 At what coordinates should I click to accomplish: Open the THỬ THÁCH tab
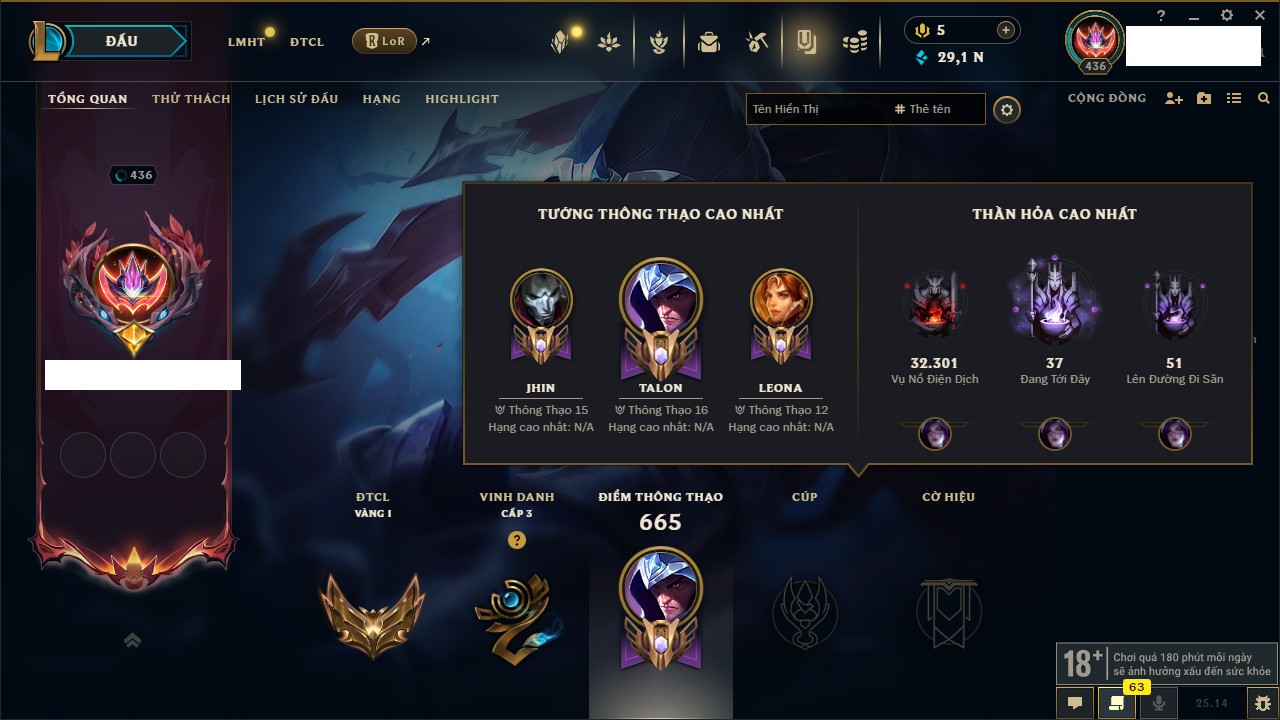pos(191,99)
